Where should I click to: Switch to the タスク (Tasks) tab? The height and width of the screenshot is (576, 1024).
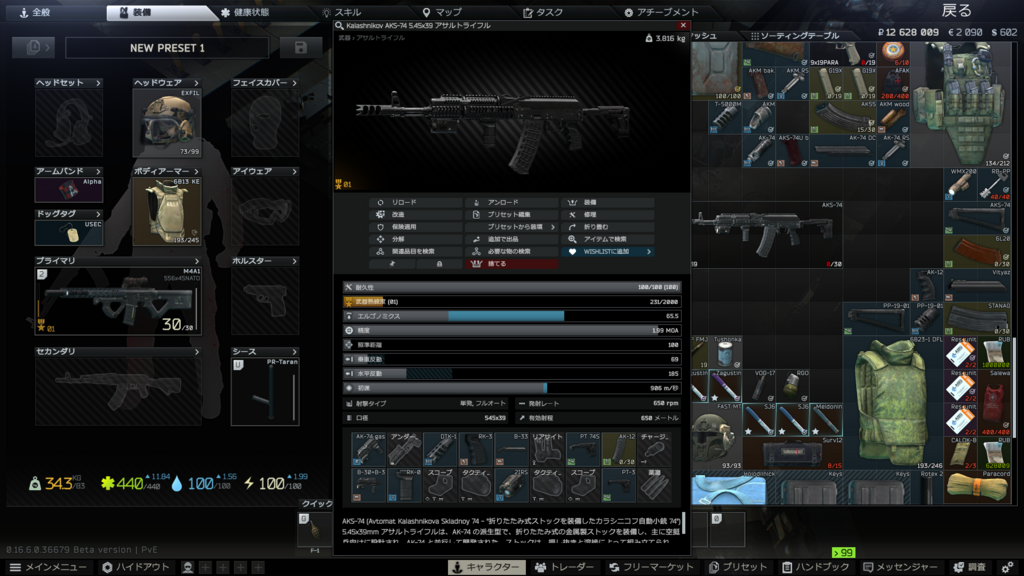pyautogui.click(x=542, y=13)
